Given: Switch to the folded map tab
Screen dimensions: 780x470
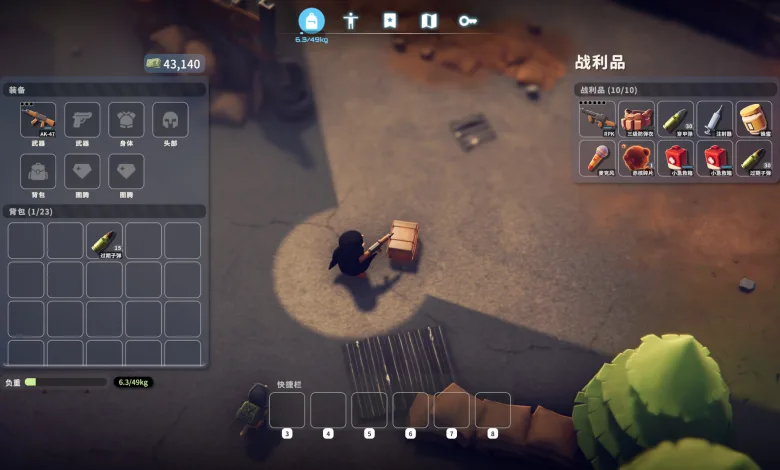Looking at the screenshot, I should (429, 20).
